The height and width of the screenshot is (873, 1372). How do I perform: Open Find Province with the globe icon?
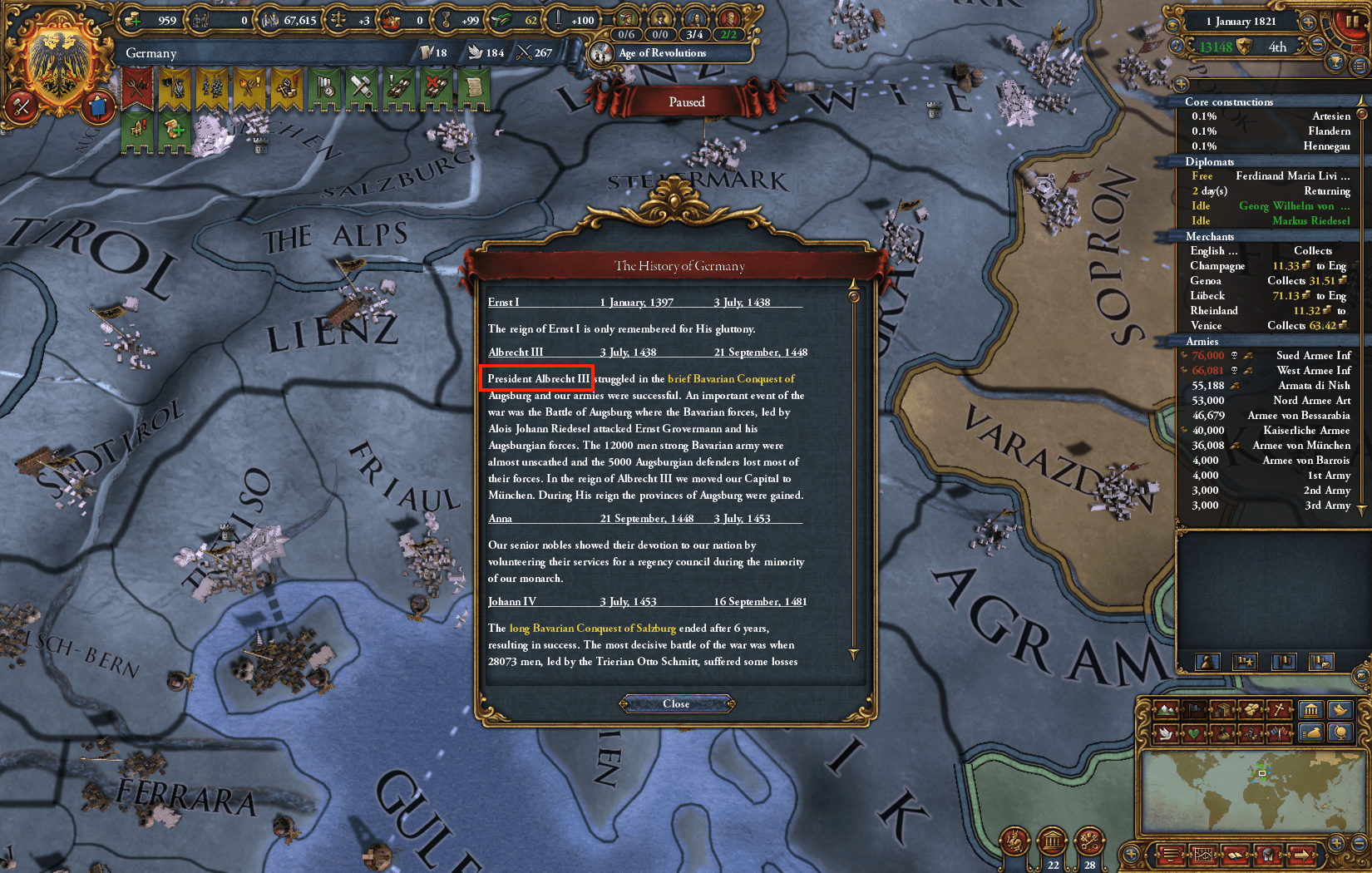(1340, 733)
